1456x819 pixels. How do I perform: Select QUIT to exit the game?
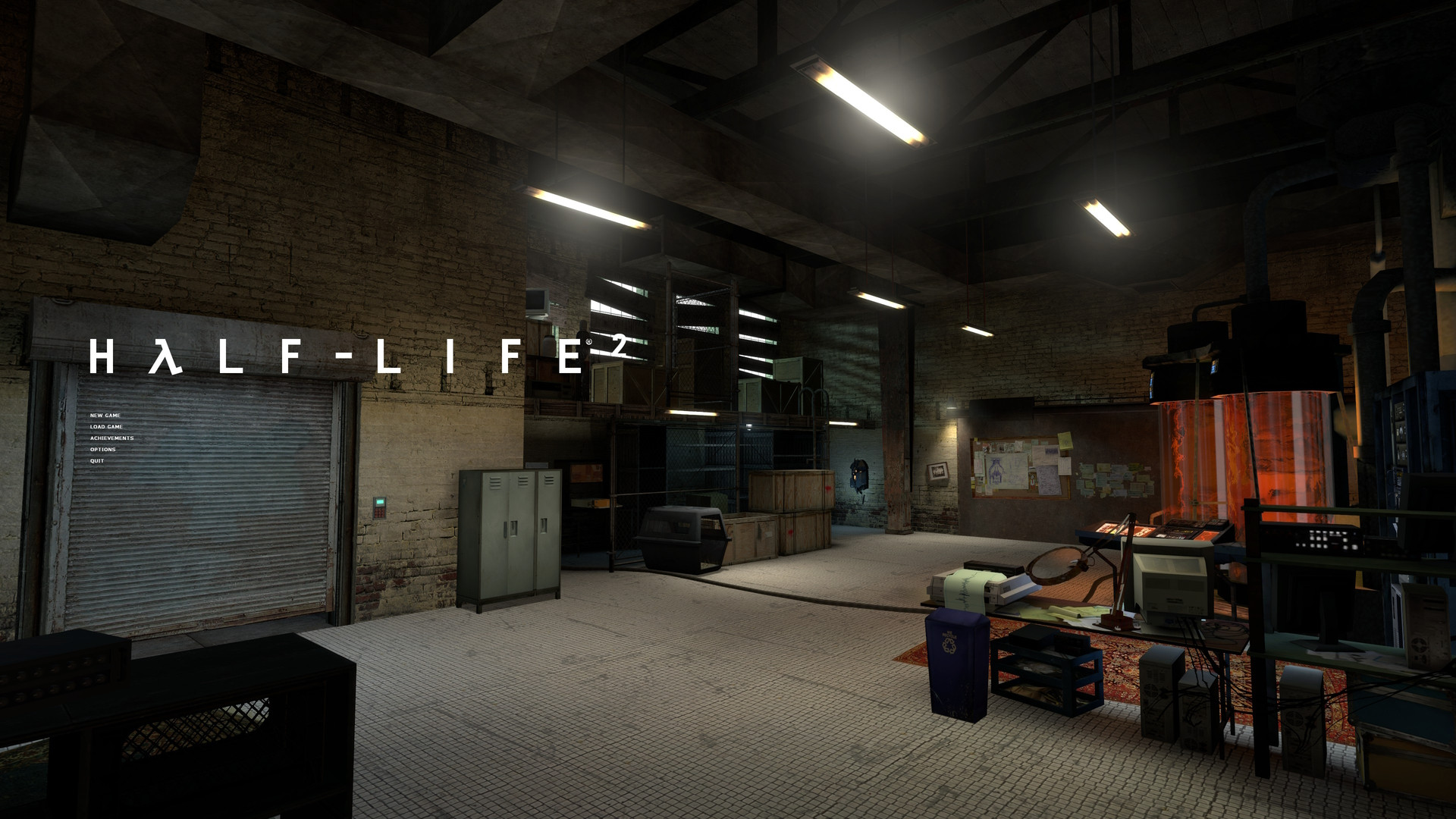click(x=97, y=460)
